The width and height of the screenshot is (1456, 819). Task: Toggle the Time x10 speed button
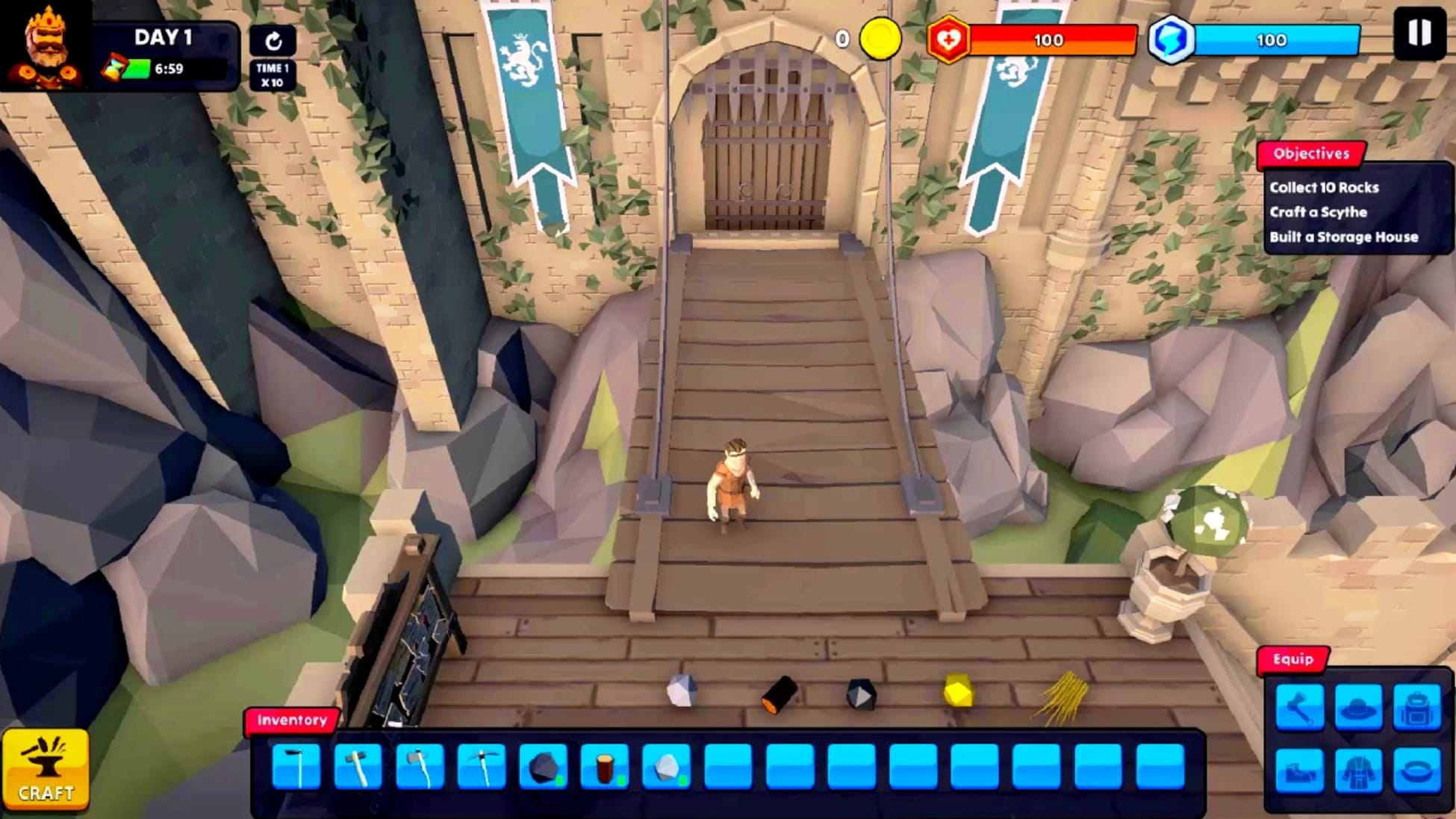pos(273,57)
